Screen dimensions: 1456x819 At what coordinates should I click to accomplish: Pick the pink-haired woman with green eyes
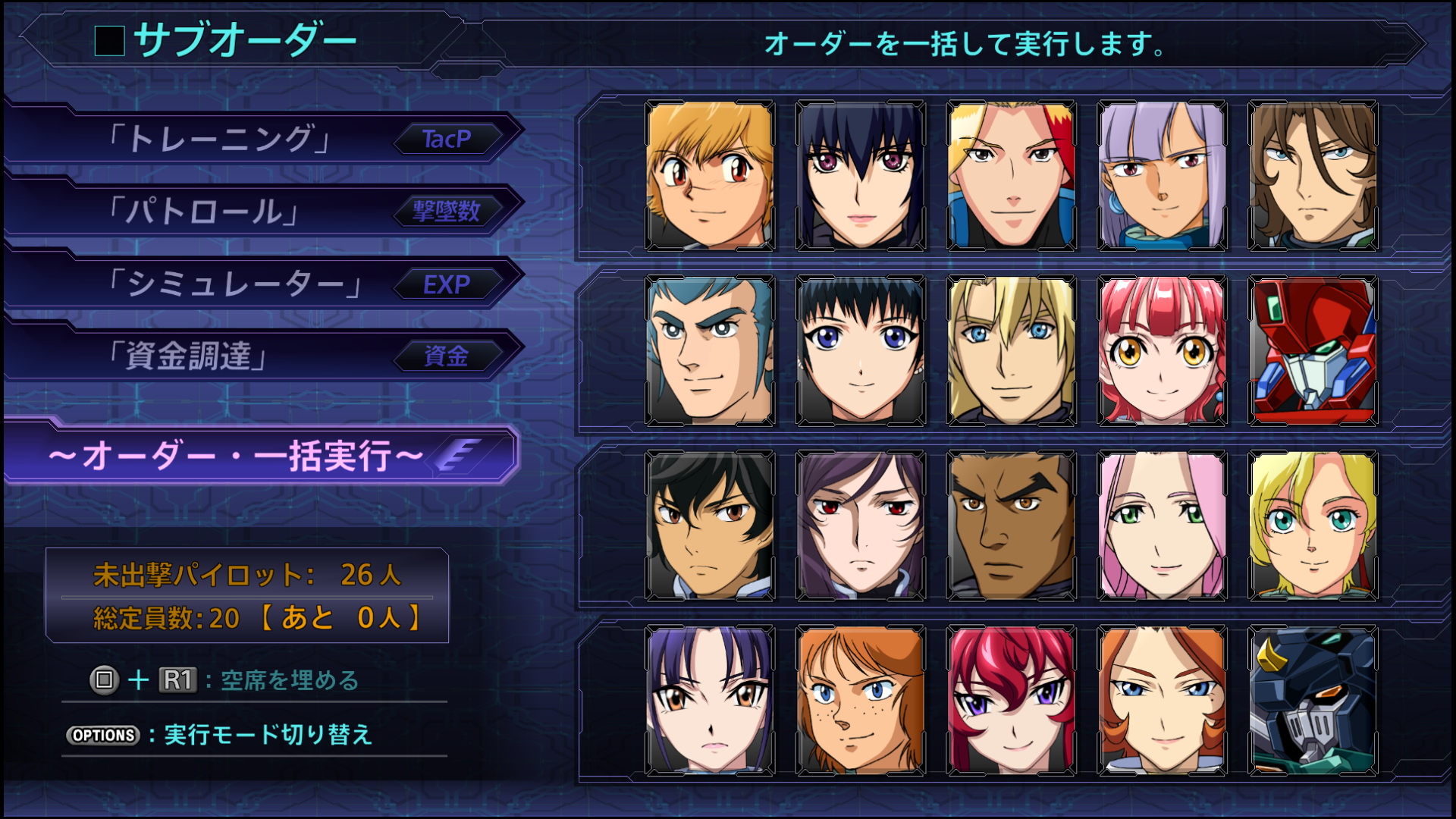tap(1162, 526)
